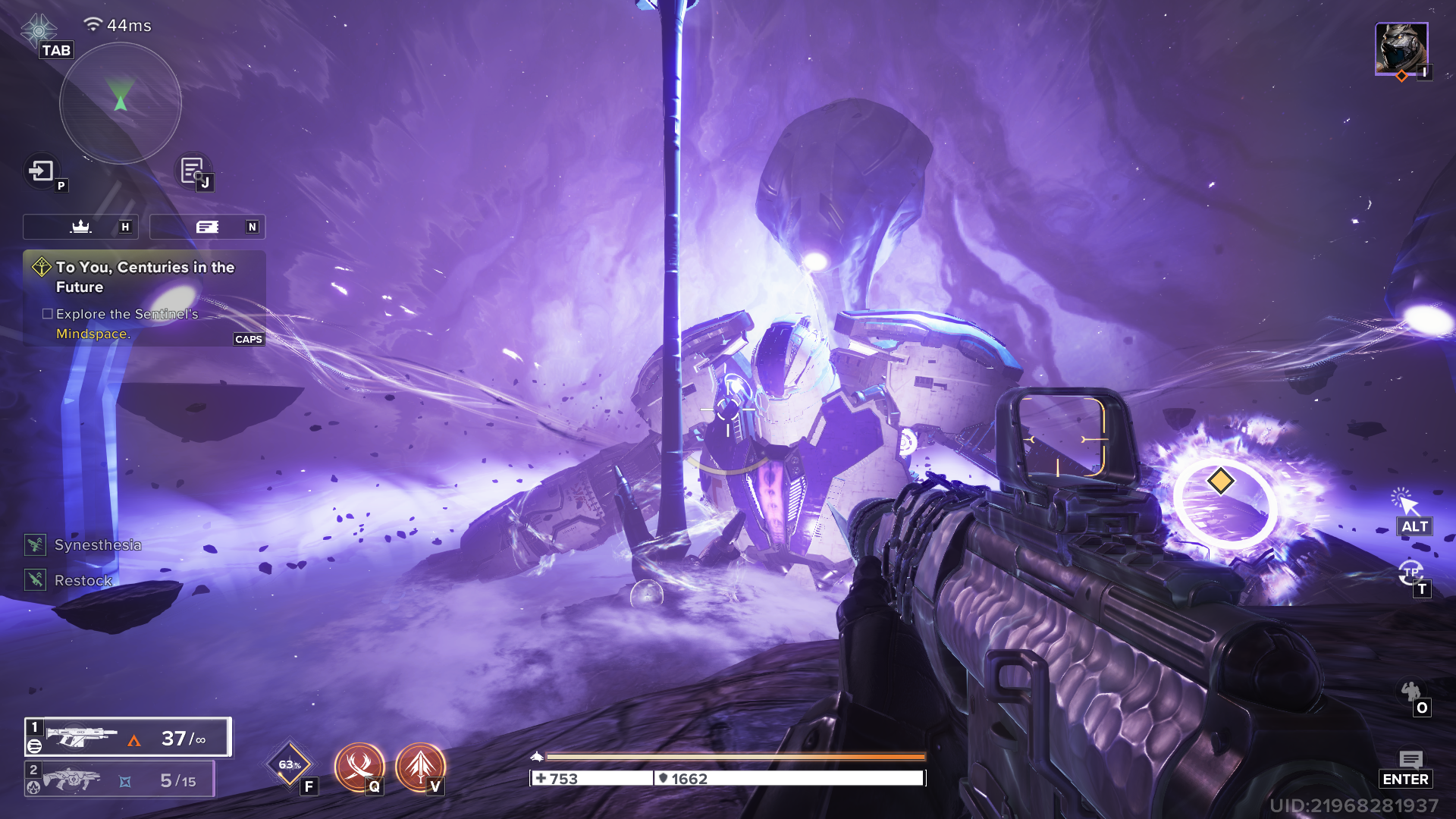Select the crown icon button

(x=80, y=227)
